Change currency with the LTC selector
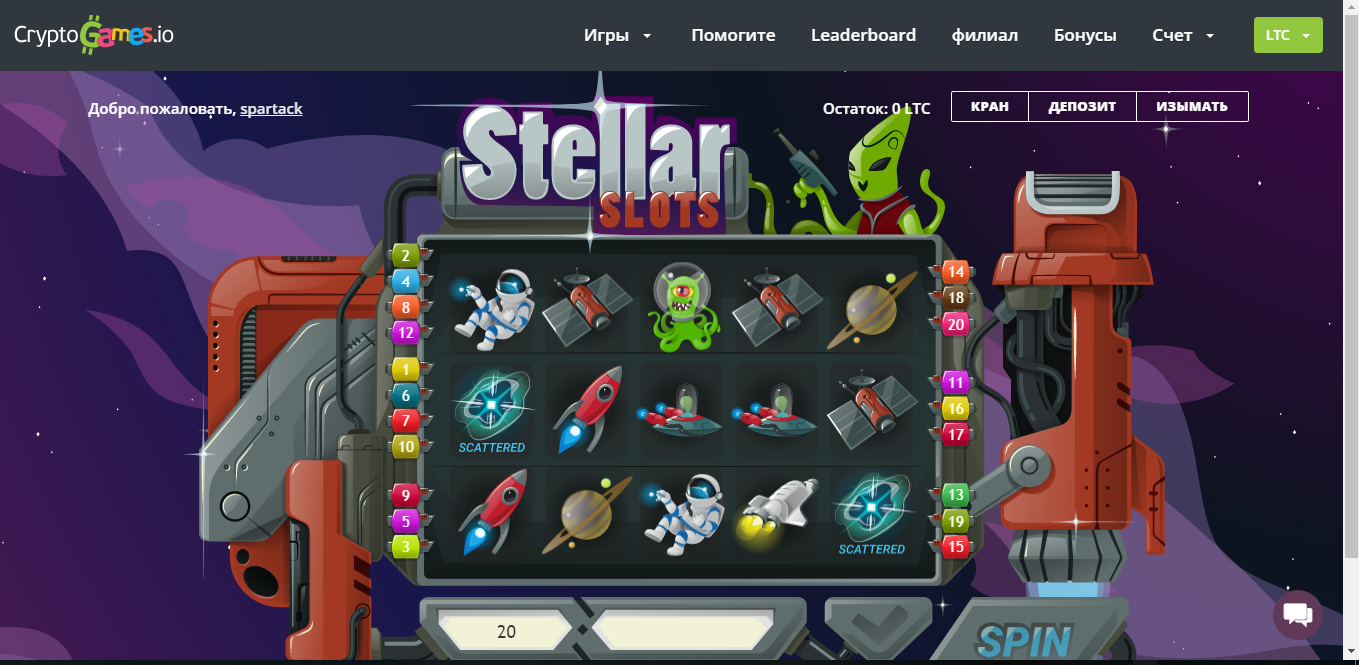 click(x=1288, y=35)
